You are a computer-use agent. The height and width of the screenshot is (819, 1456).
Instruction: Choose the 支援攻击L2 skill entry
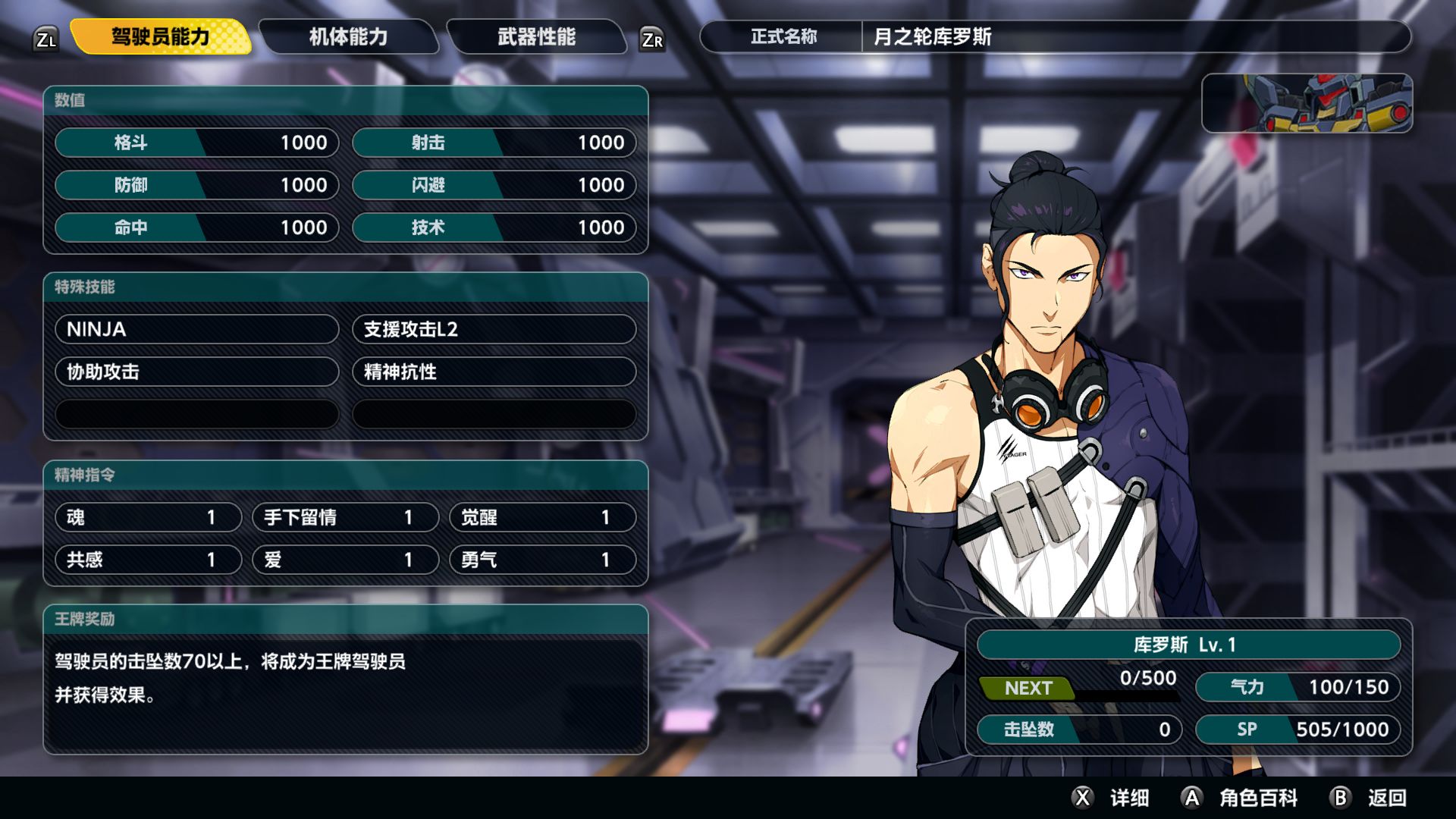coord(494,329)
